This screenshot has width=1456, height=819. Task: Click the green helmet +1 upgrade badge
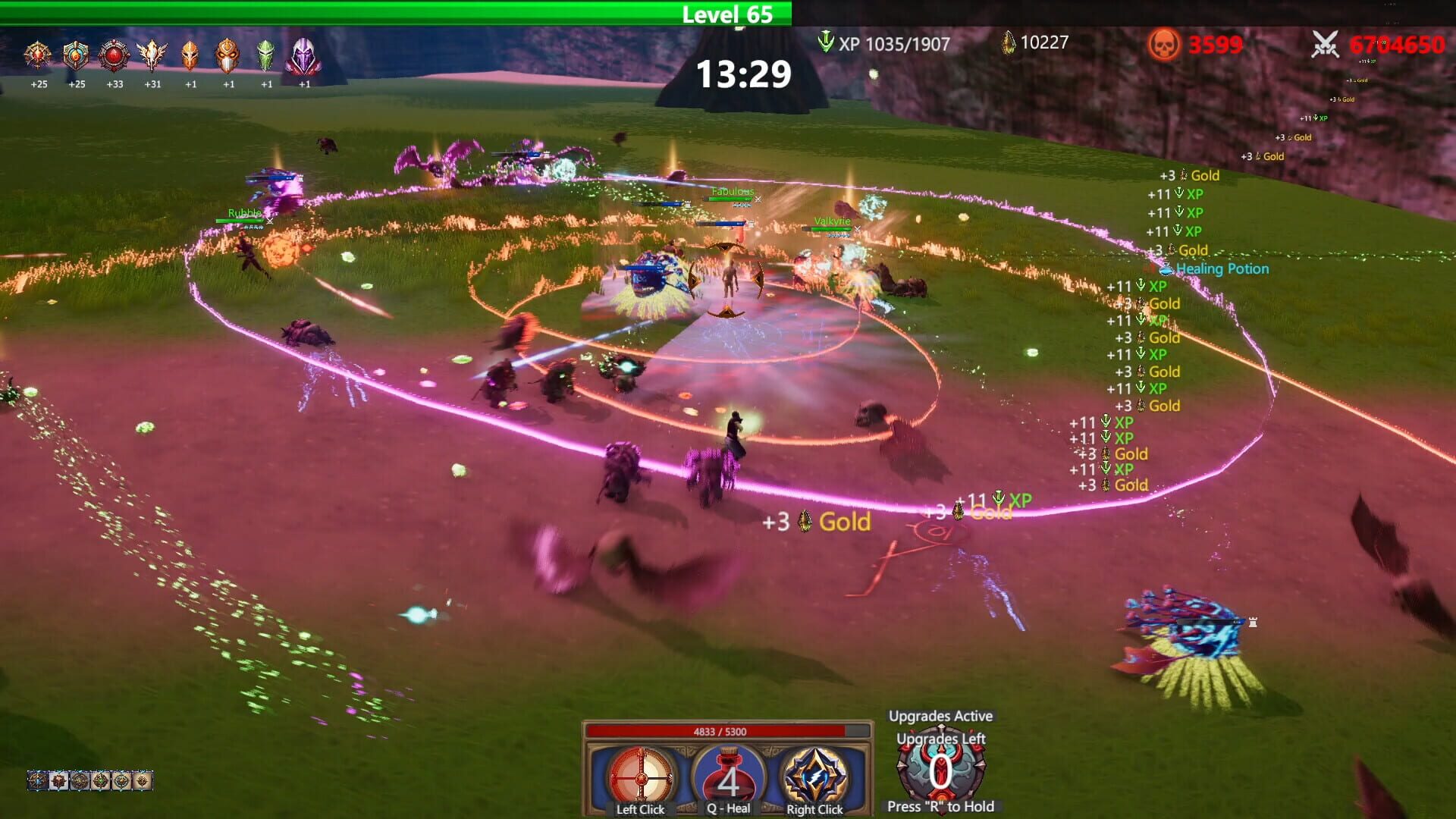tap(265, 55)
